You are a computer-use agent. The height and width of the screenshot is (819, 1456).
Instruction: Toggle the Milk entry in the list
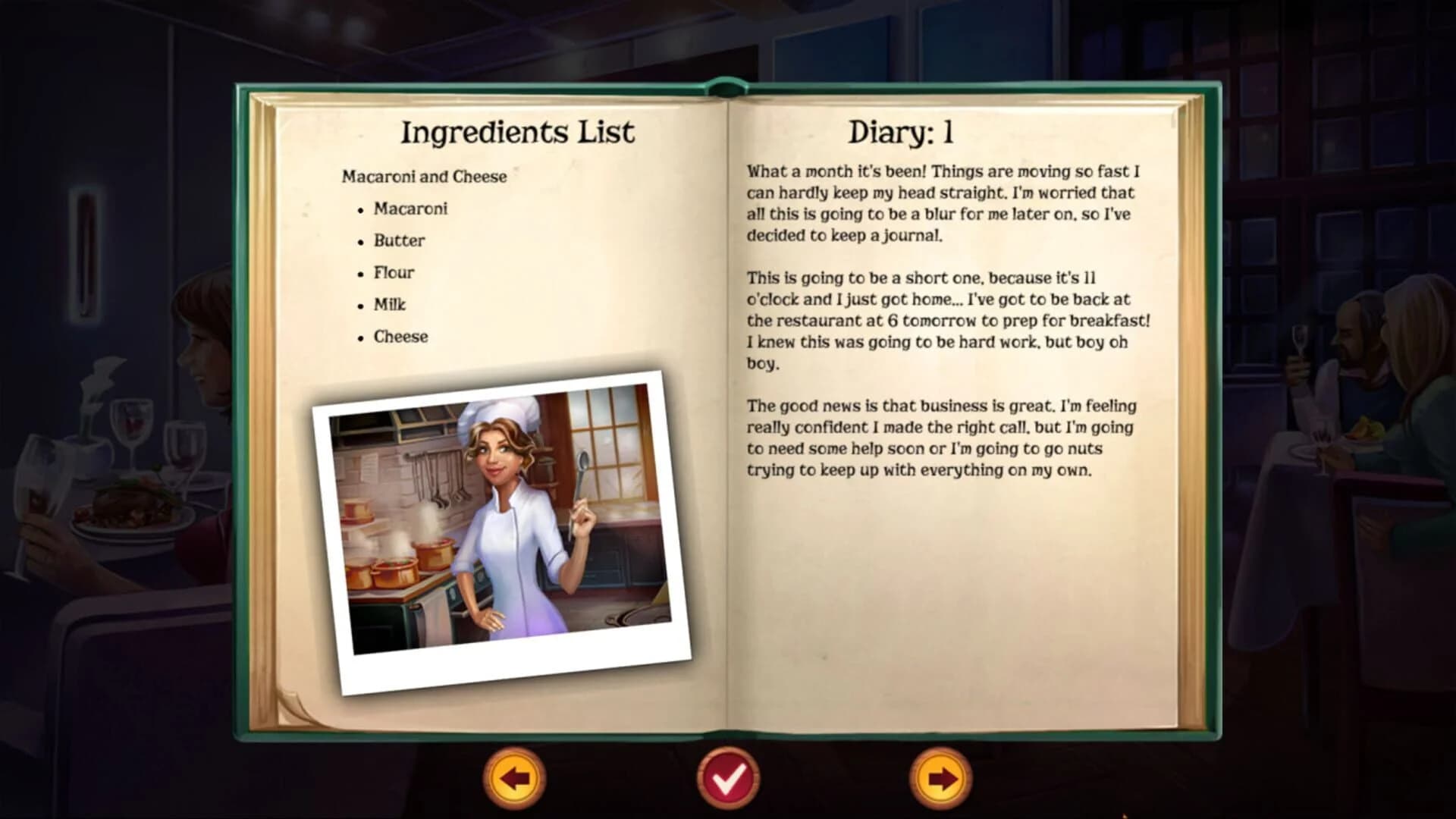point(389,304)
